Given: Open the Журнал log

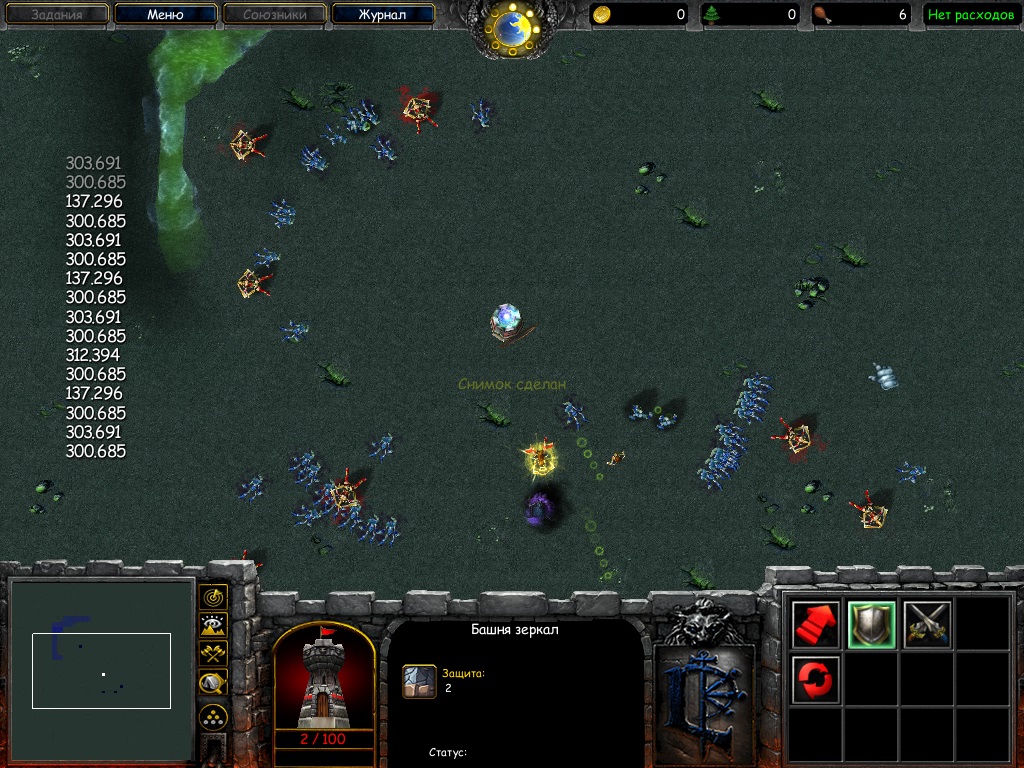Looking at the screenshot, I should pos(383,15).
